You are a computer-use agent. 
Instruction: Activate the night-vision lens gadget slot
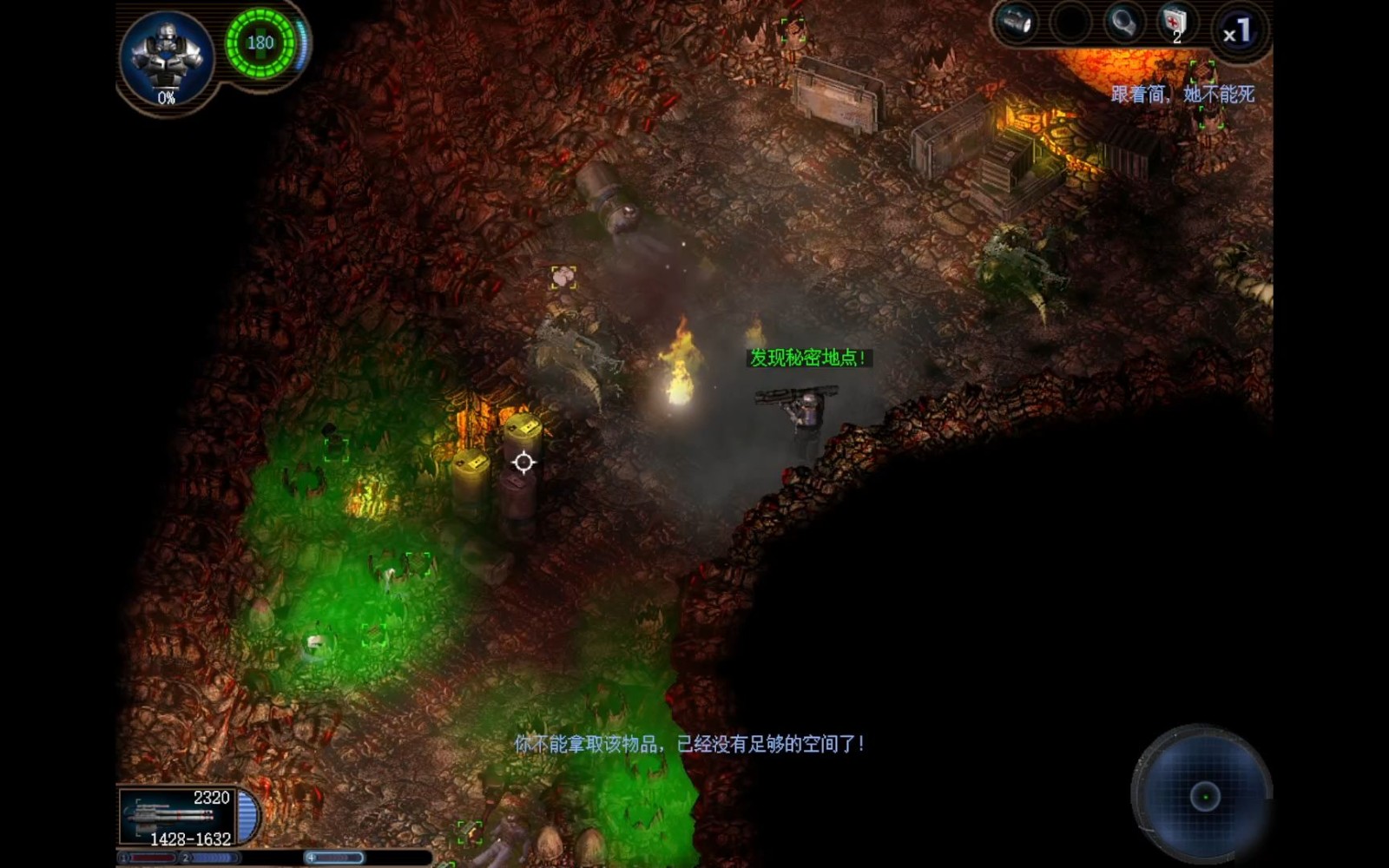click(x=1122, y=23)
